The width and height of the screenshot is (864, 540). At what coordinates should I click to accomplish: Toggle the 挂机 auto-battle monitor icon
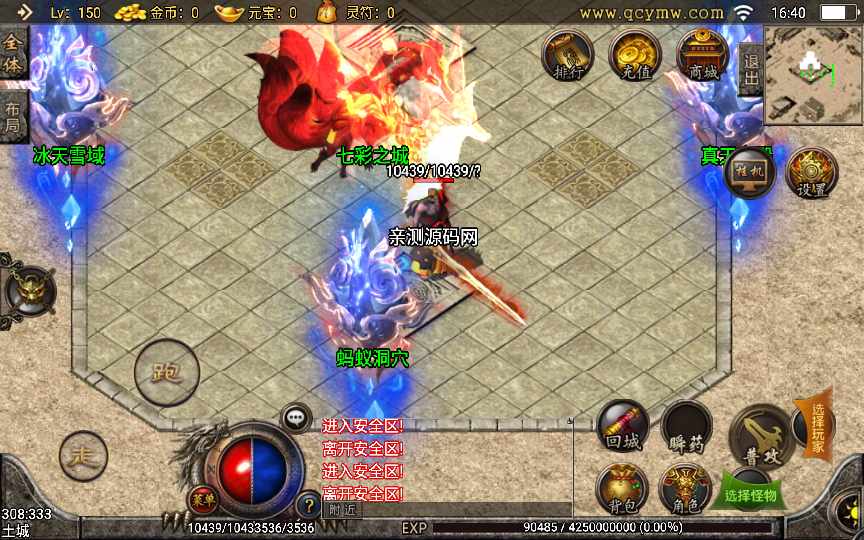pos(750,174)
